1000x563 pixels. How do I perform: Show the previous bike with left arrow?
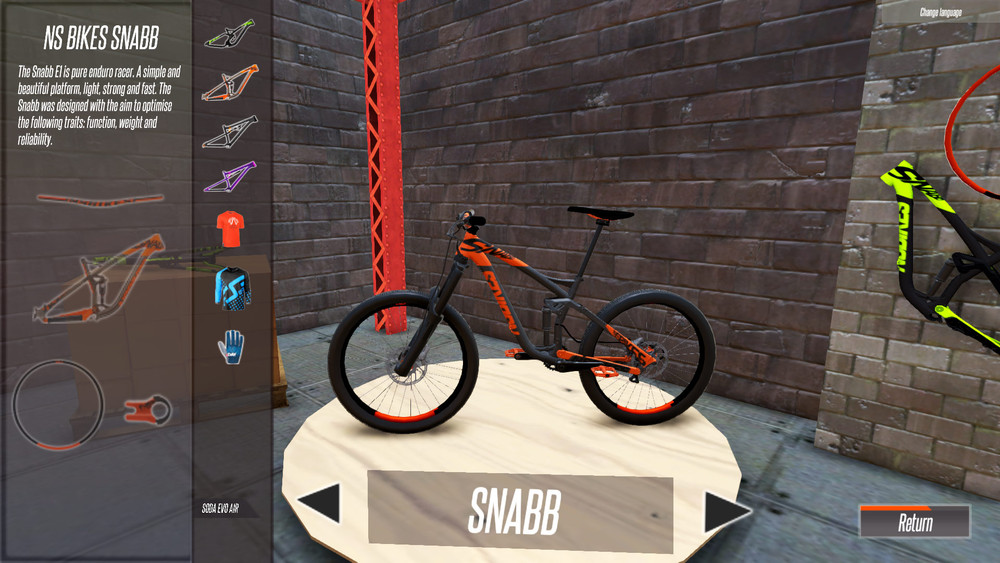(322, 503)
